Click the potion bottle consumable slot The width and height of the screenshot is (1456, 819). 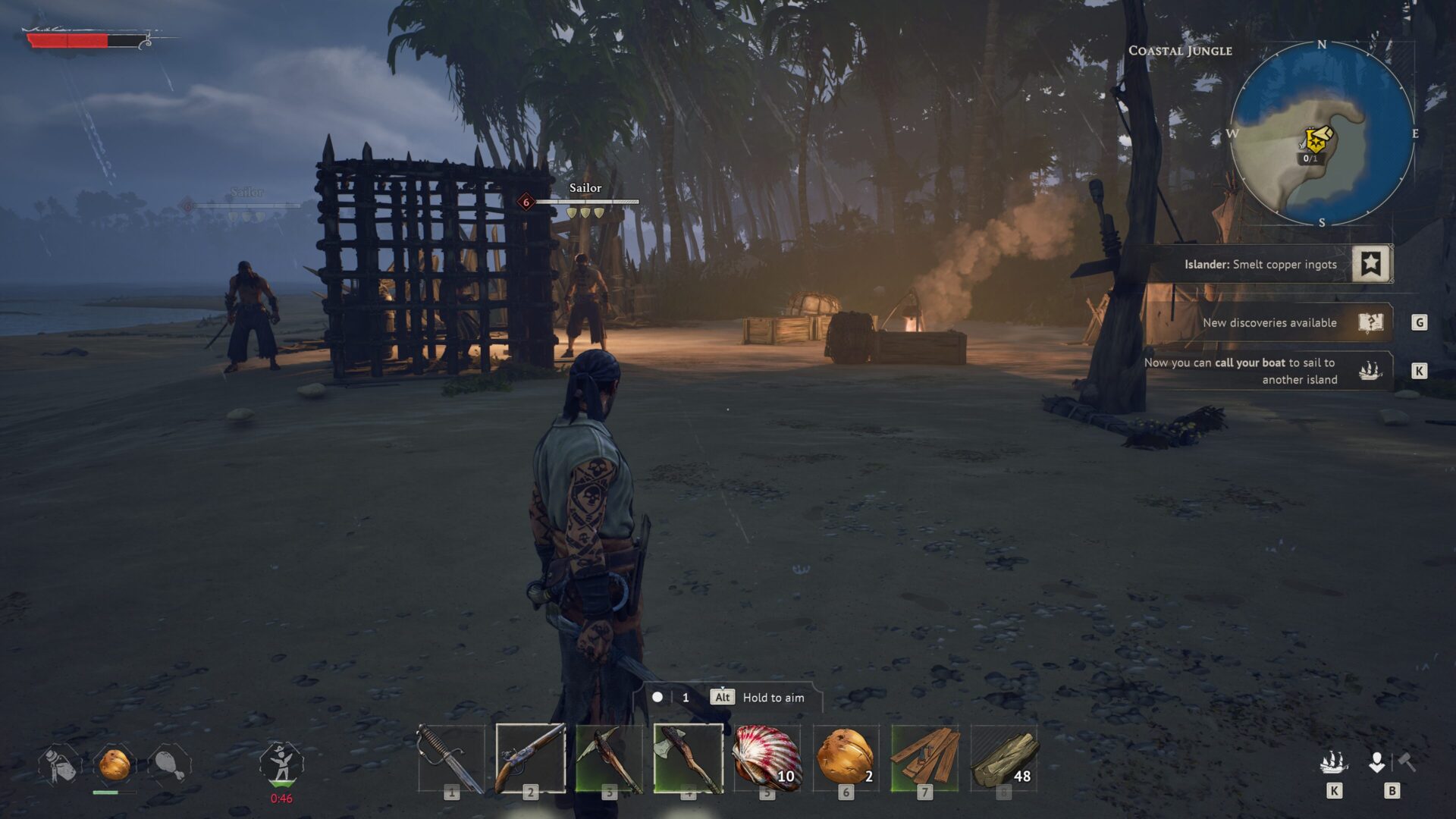60,764
